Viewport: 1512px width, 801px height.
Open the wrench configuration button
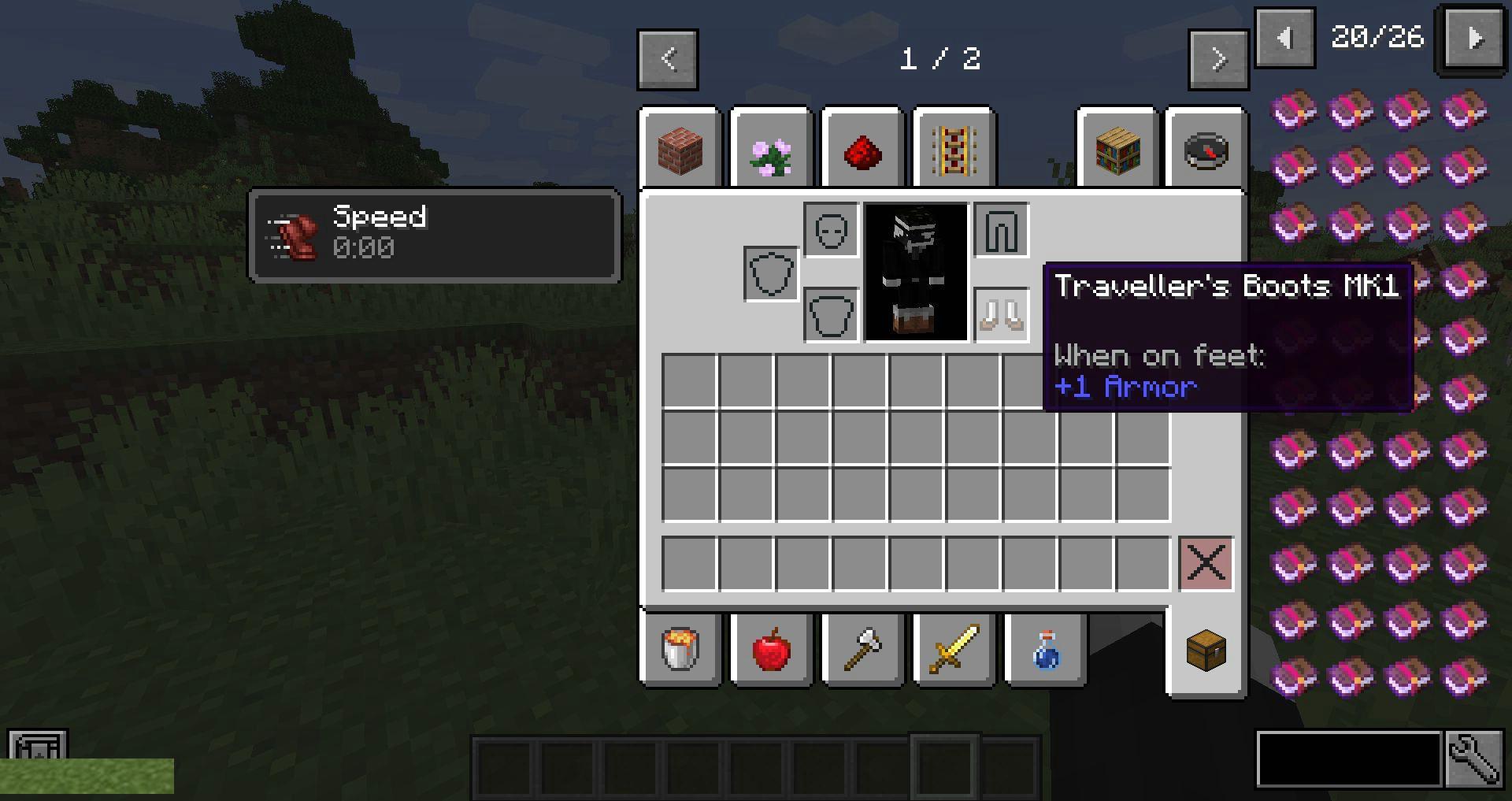click(1472, 759)
